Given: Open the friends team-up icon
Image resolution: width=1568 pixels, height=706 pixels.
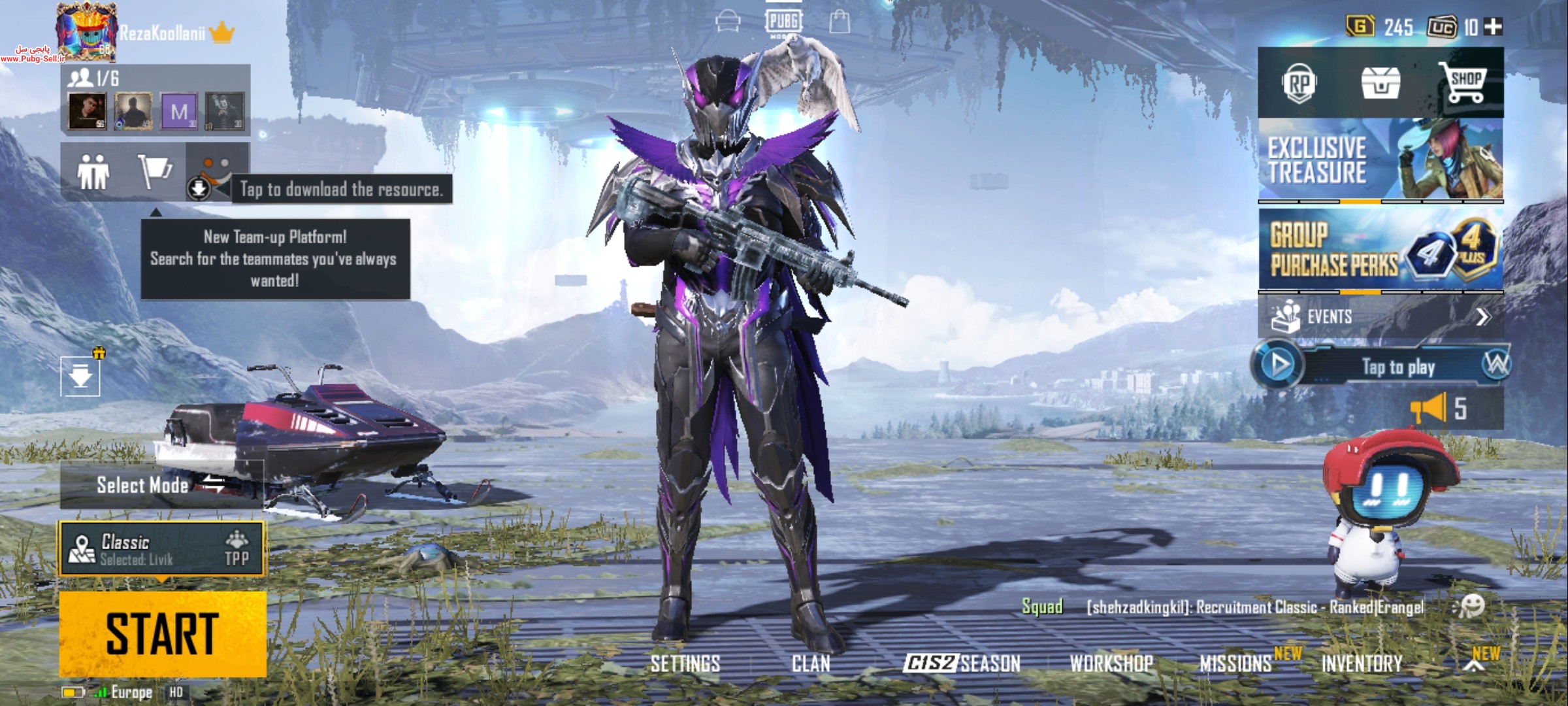Looking at the screenshot, I should 93,172.
